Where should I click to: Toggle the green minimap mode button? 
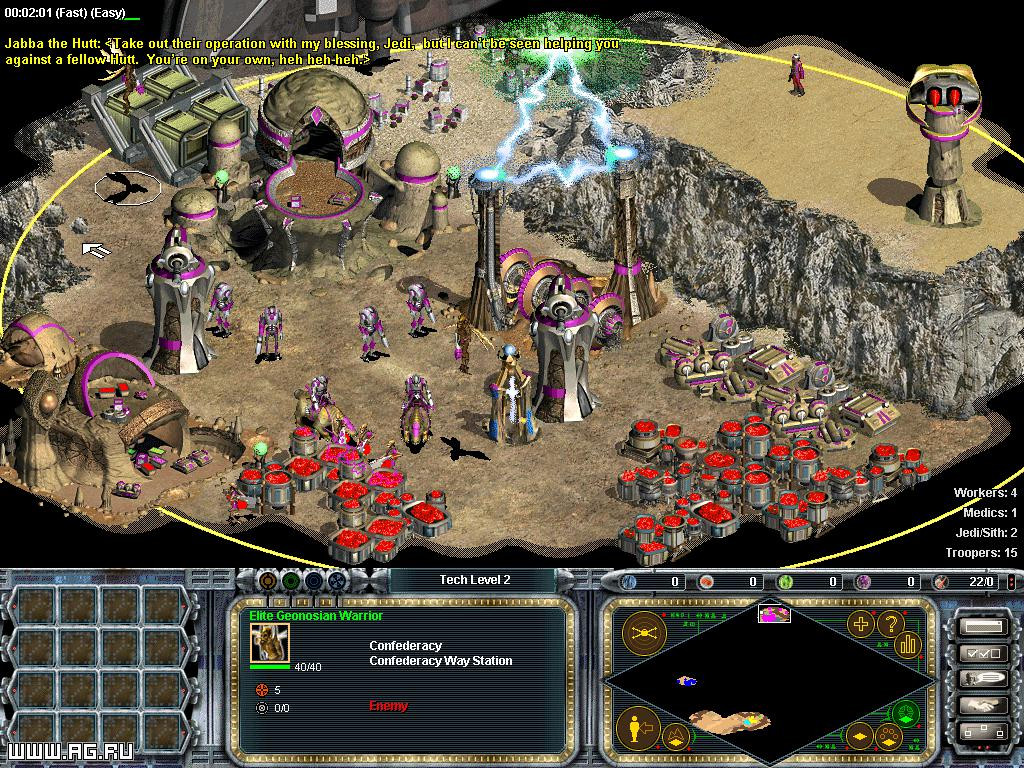click(x=905, y=713)
